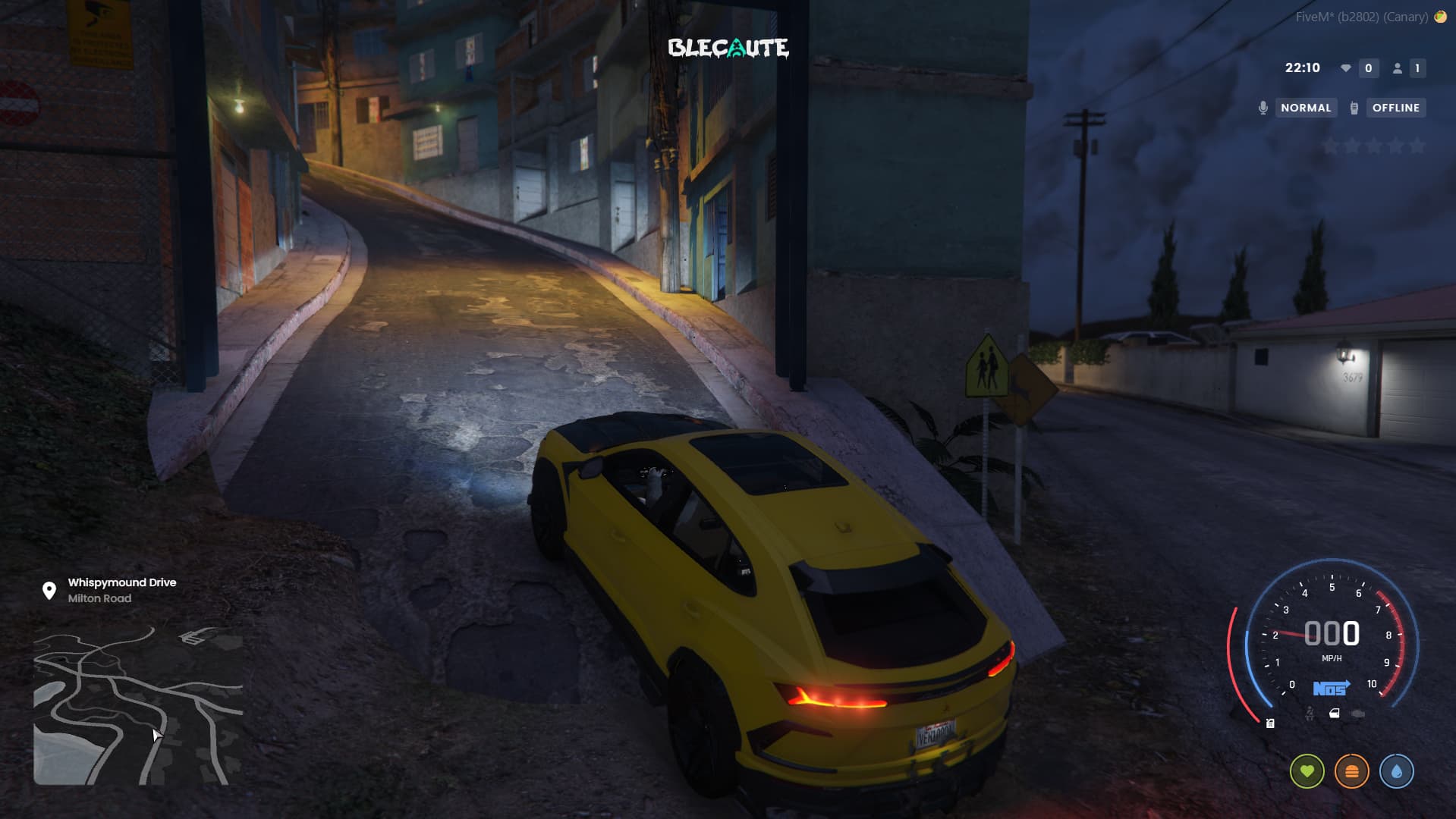Click the BLECAUTE server logo
The image size is (1456, 819).
tap(728, 48)
